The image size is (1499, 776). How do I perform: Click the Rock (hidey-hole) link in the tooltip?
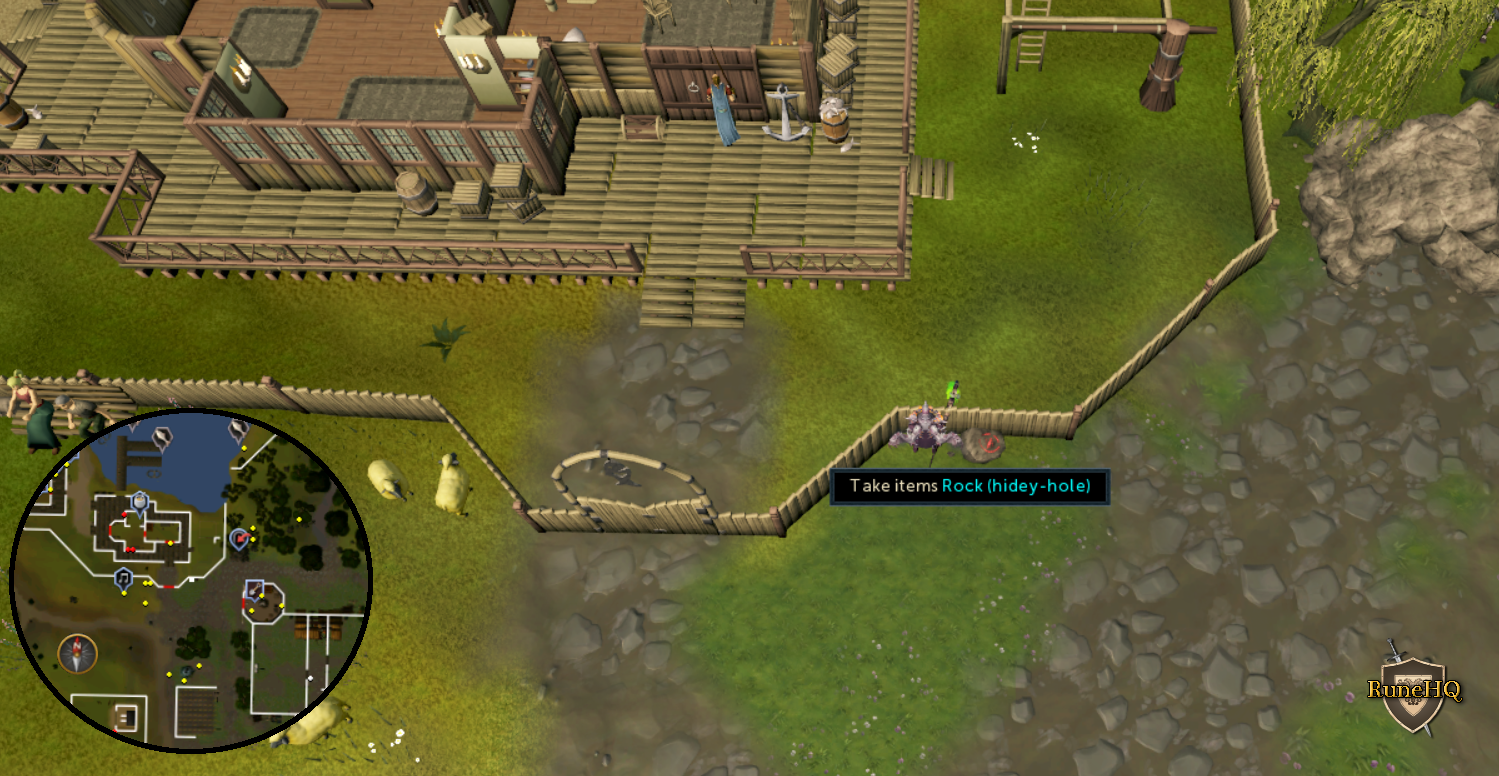pos(1018,487)
